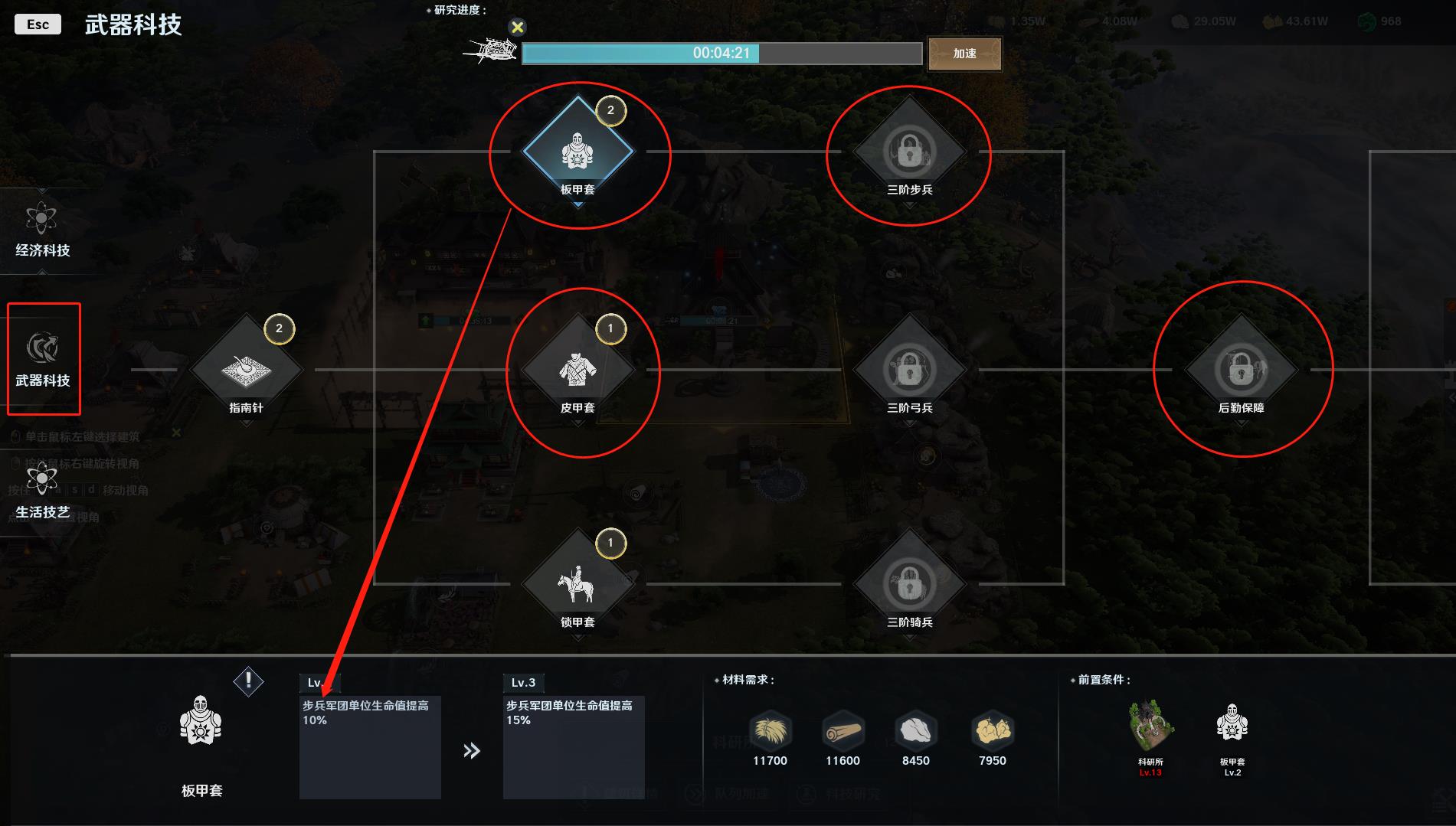Speed up research with the 加速 button
This screenshot has height=826, width=1456.
[964, 54]
